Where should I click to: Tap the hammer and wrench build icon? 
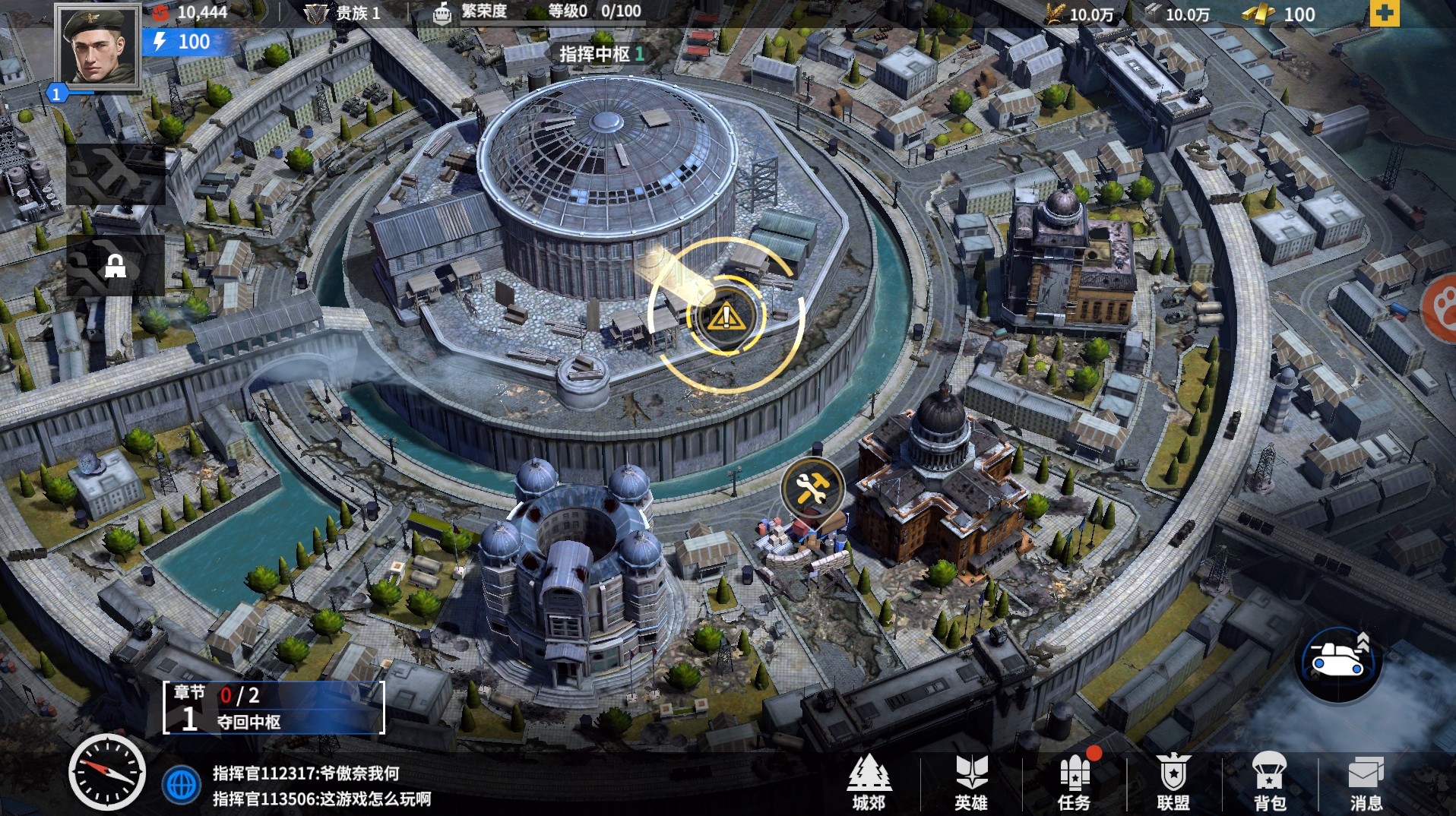click(812, 488)
